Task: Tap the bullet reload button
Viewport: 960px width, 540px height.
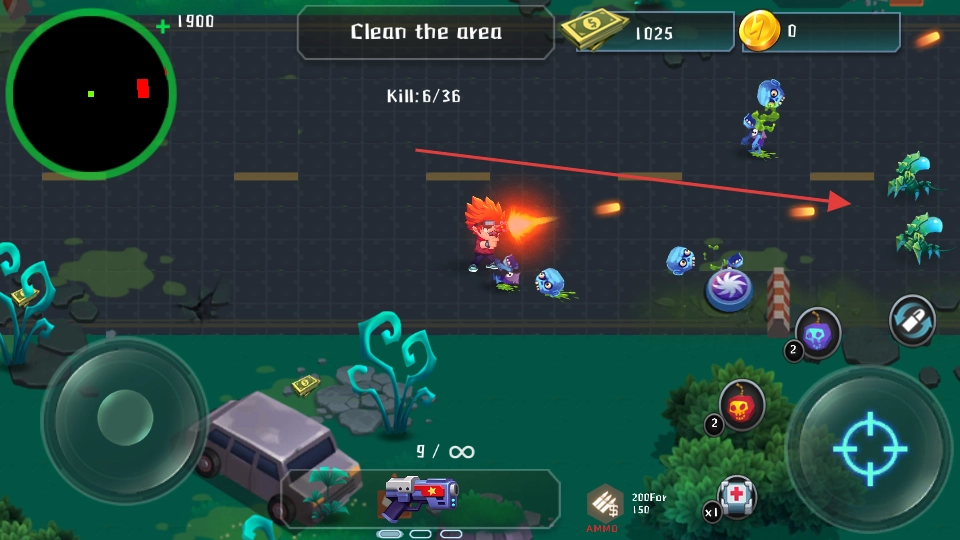Action: pyautogui.click(x=912, y=320)
